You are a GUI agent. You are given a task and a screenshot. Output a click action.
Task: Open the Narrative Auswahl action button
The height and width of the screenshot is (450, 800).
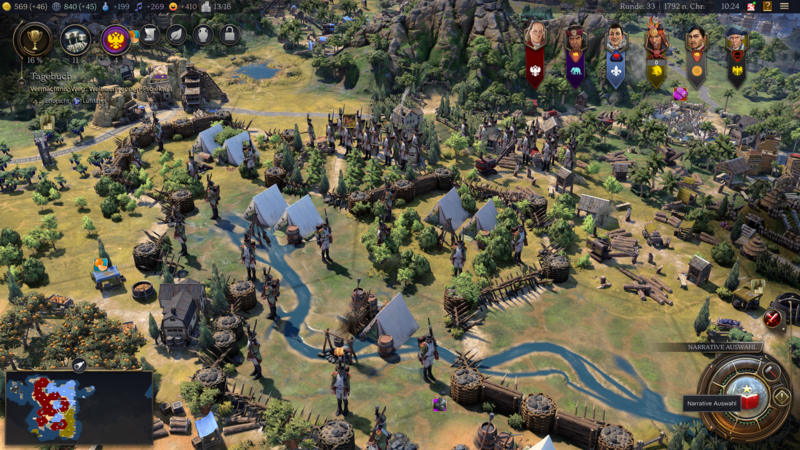click(746, 395)
